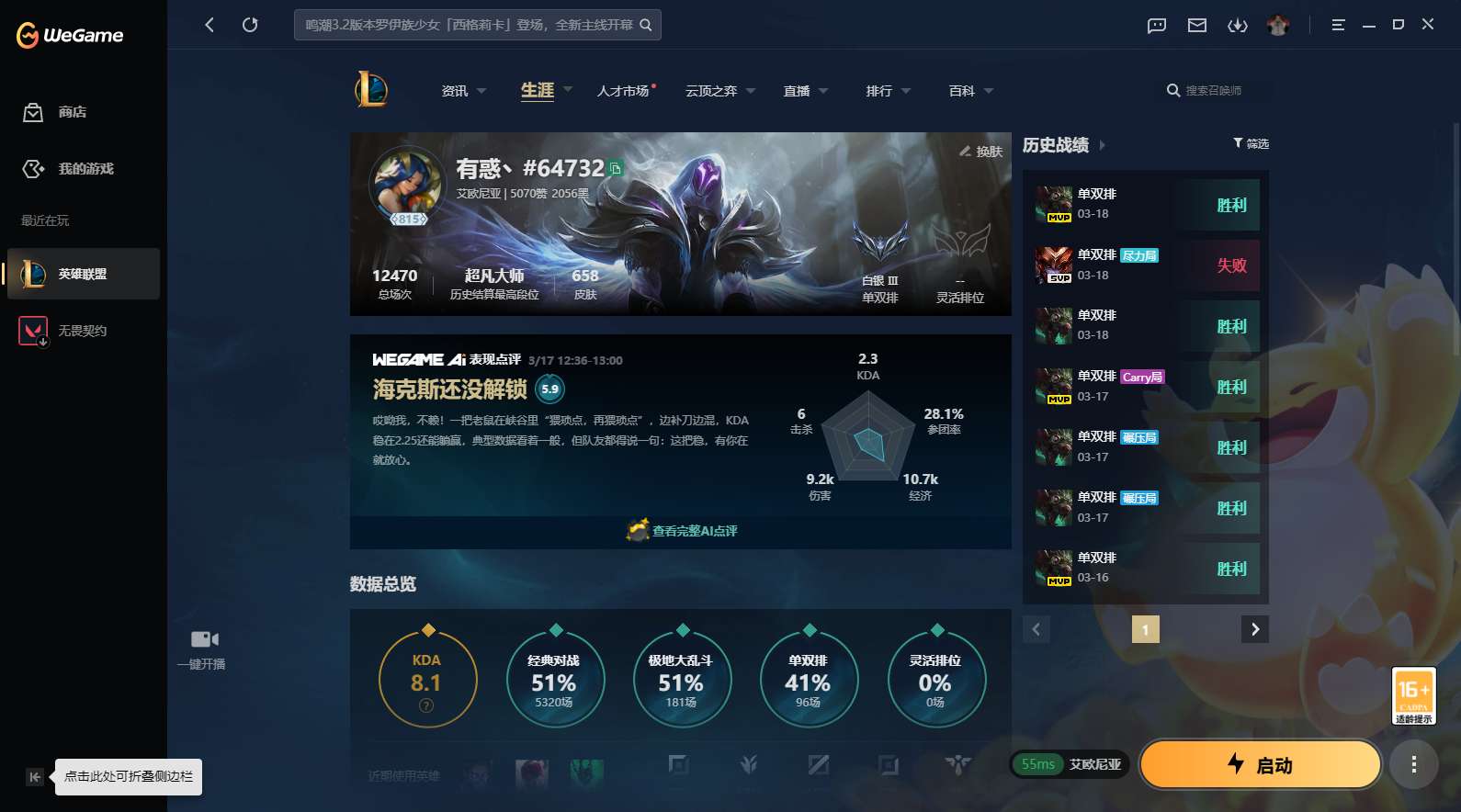Go to next page of match history
The width and height of the screenshot is (1461, 812).
1254,629
